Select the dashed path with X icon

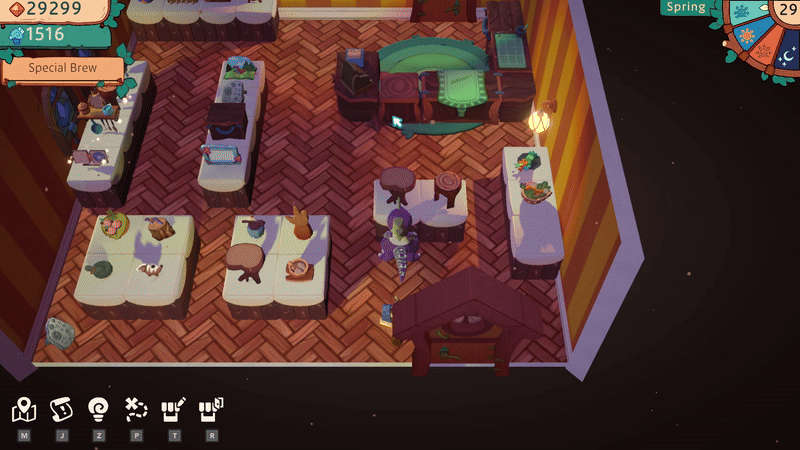[x=136, y=409]
